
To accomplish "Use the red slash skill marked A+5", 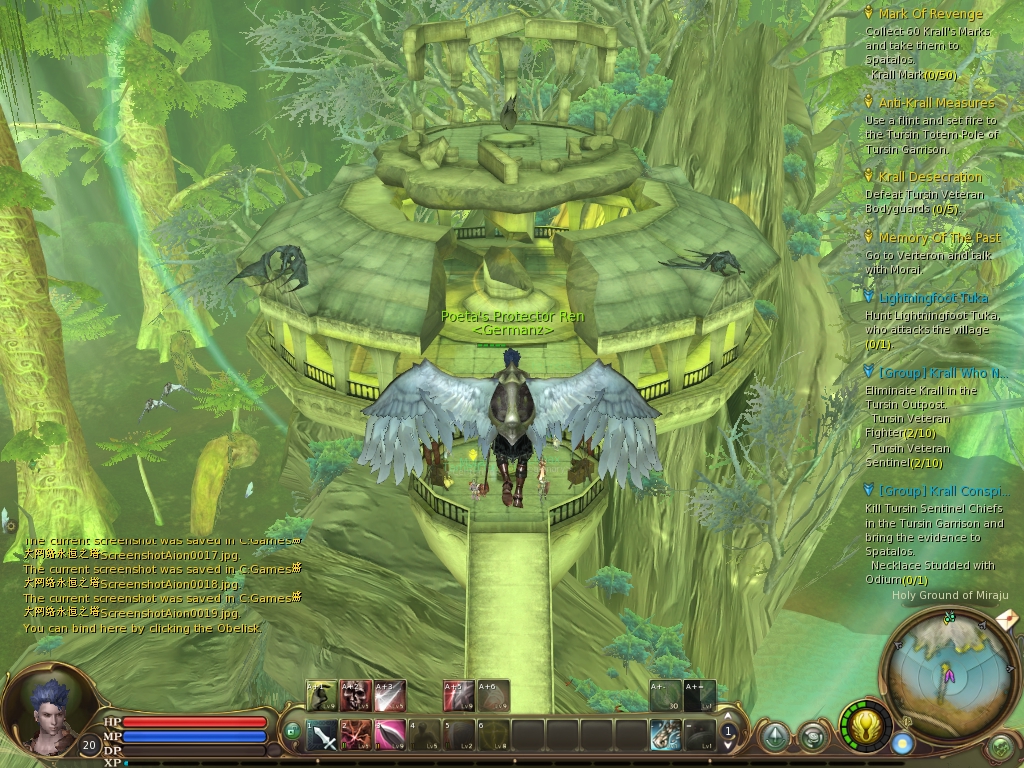I will [x=459, y=695].
